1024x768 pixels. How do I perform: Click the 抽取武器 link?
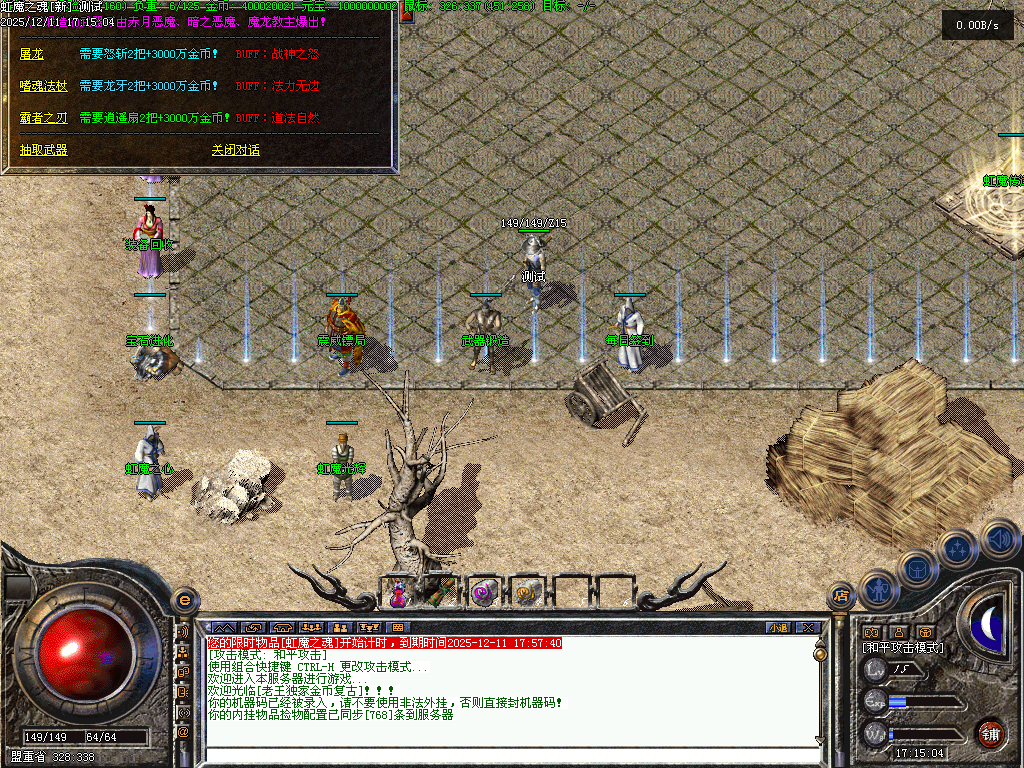pos(43,150)
